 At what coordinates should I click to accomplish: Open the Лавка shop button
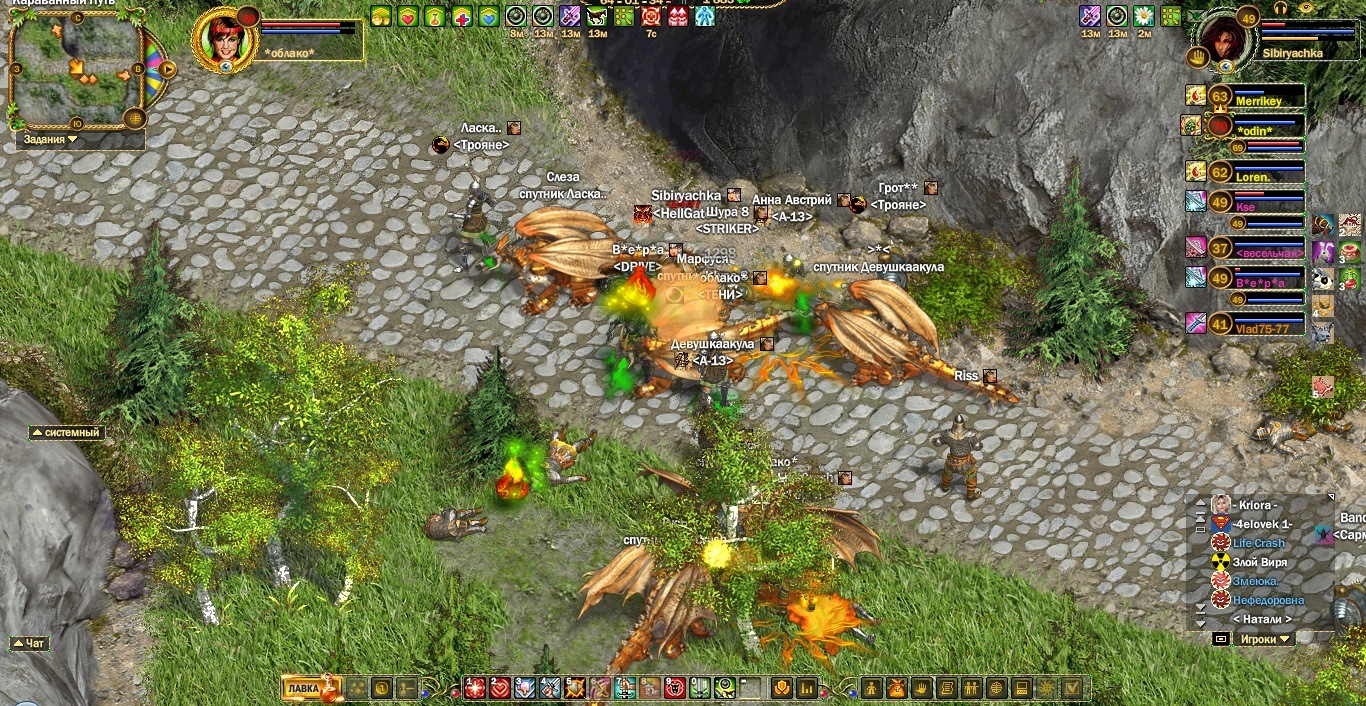pos(302,688)
